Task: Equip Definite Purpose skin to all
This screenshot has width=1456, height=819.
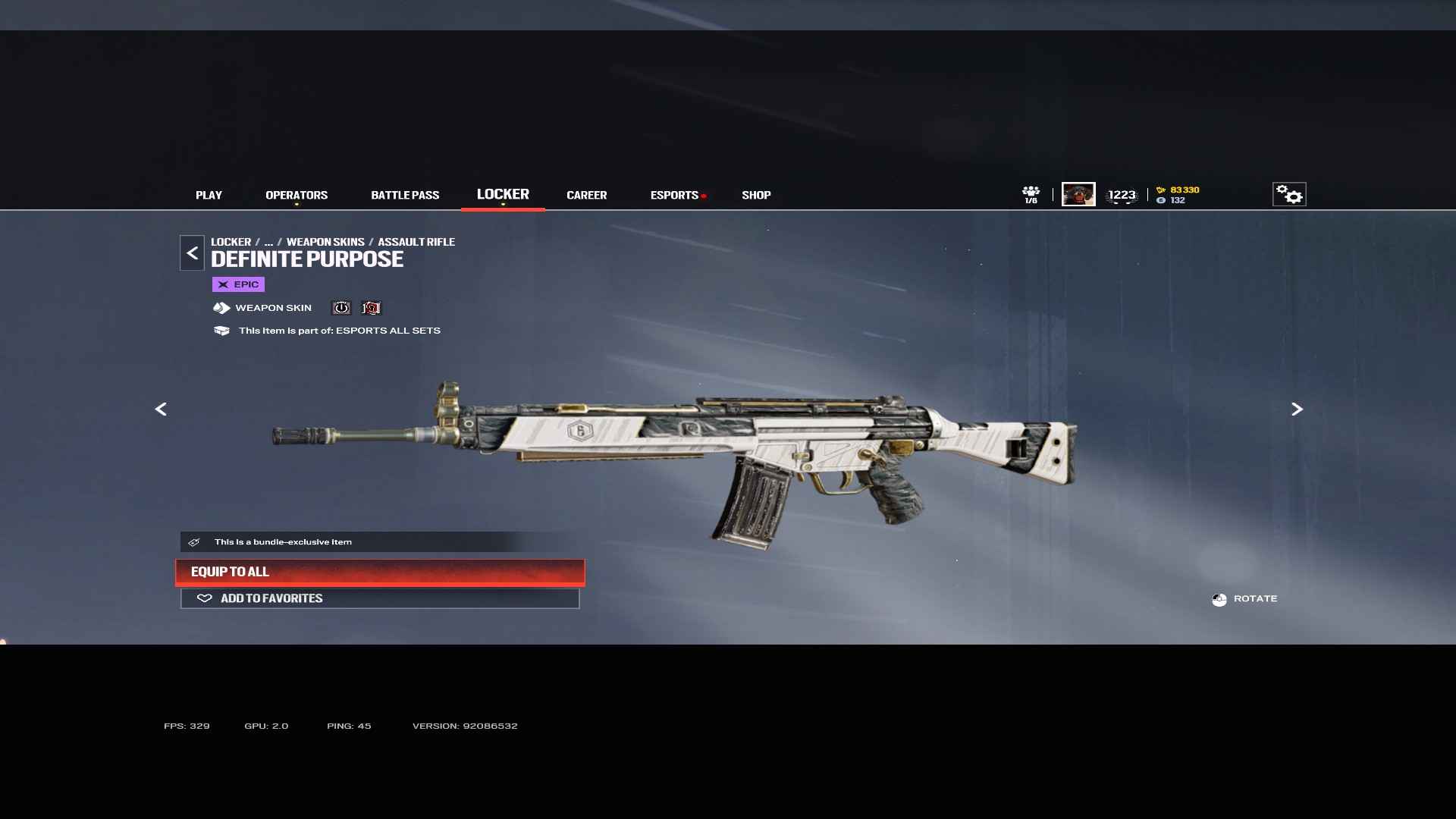Action: point(380,572)
